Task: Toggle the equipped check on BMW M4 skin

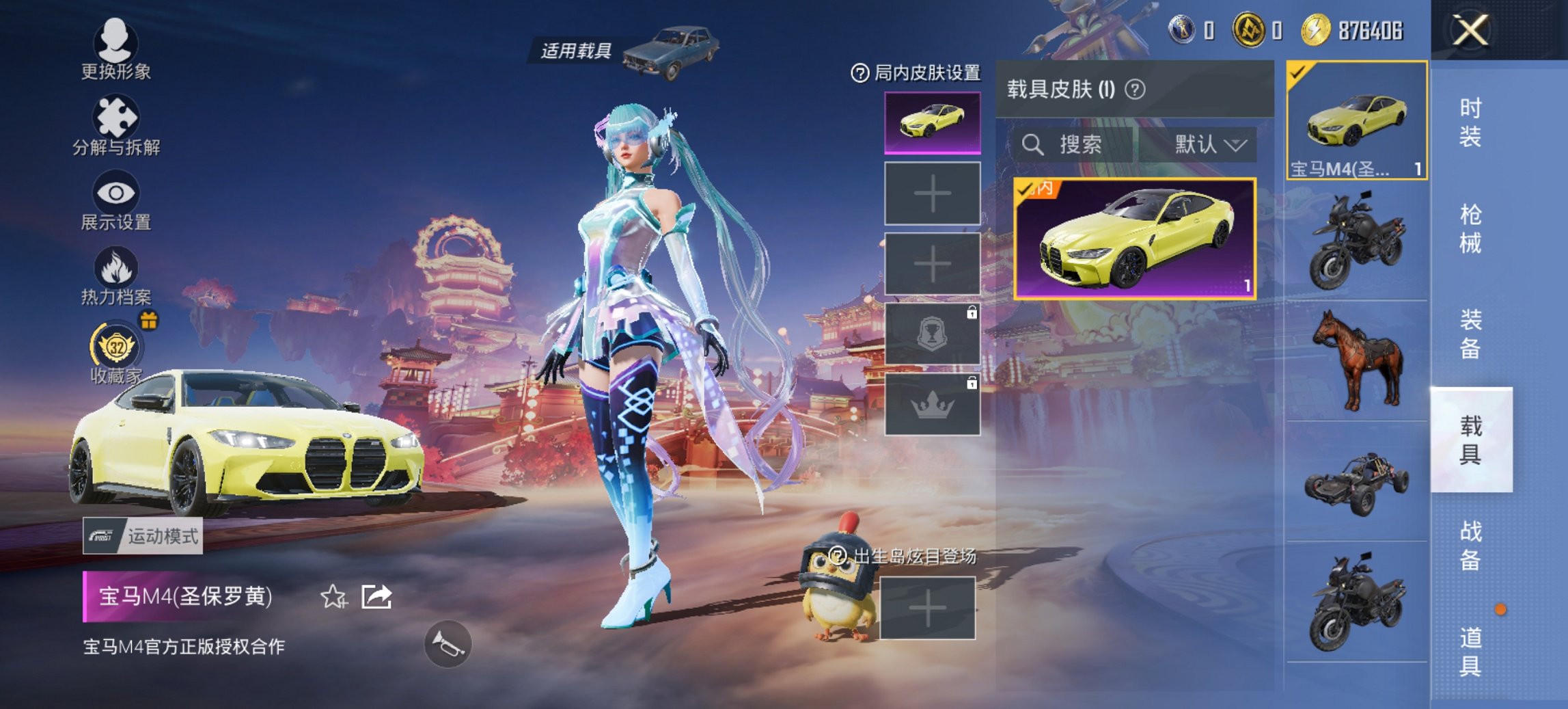Action: point(1027,191)
